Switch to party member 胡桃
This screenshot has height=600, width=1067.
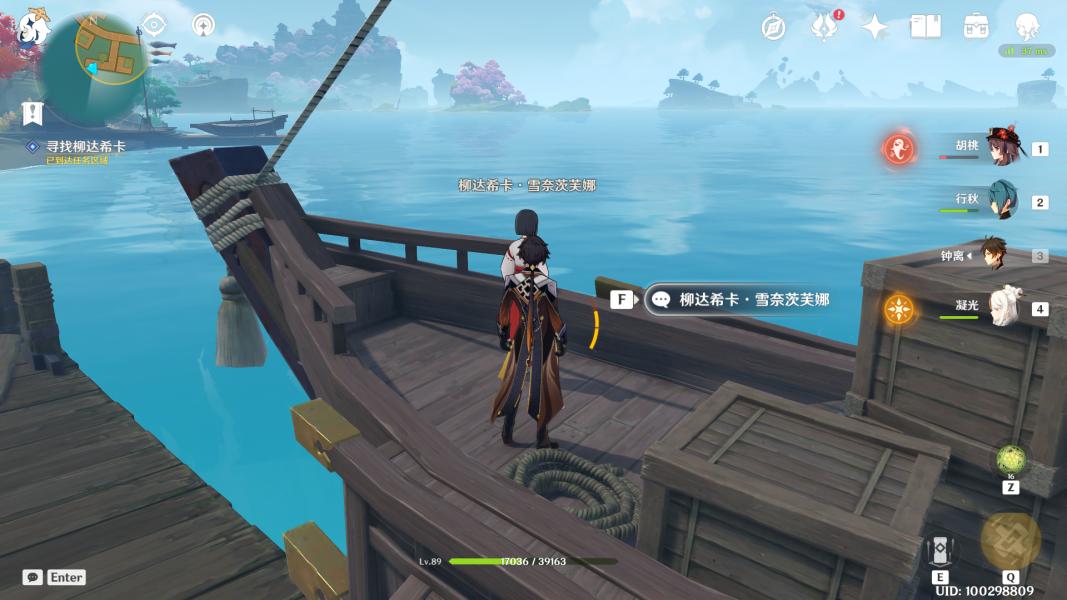tap(1000, 148)
